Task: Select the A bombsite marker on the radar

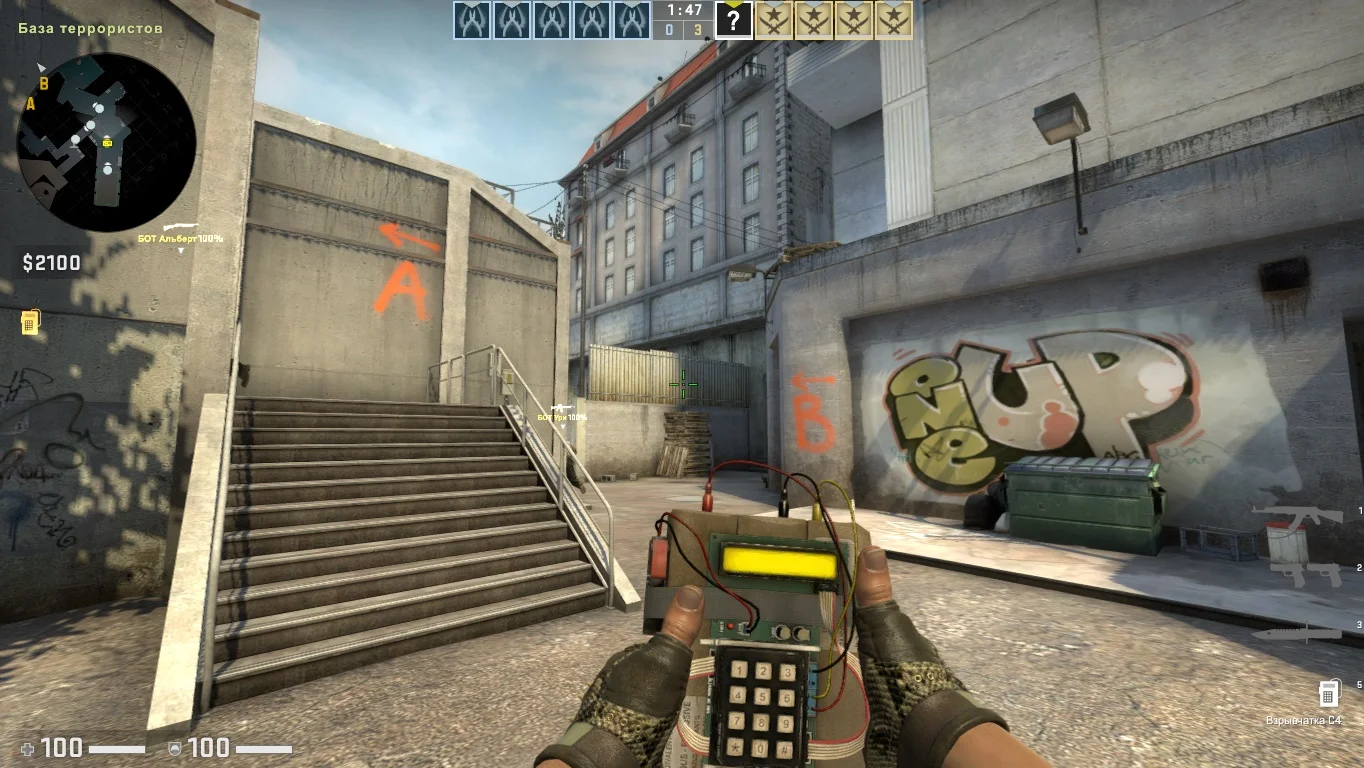Action: (31, 103)
